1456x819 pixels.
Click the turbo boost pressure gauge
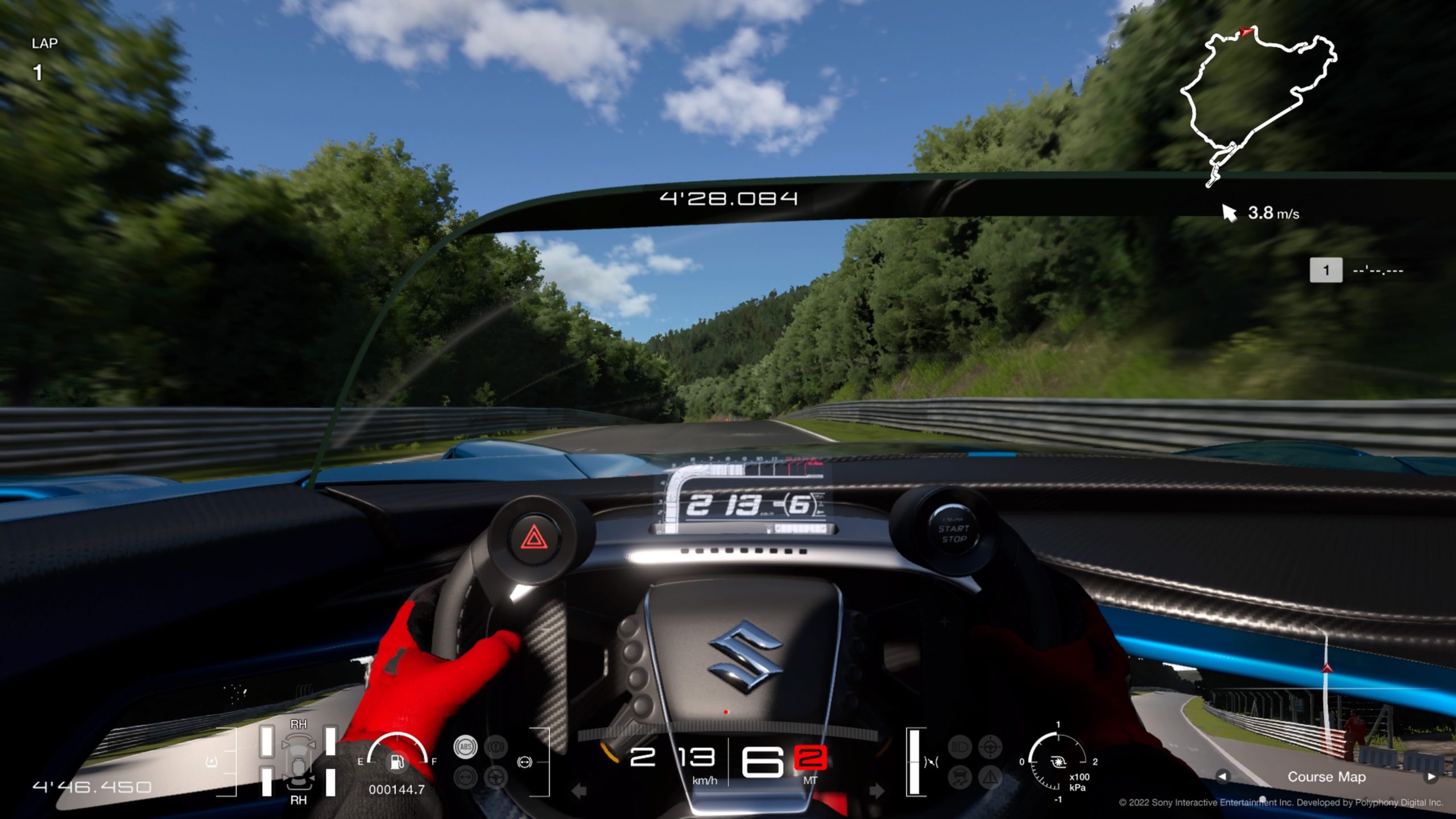click(x=1058, y=762)
